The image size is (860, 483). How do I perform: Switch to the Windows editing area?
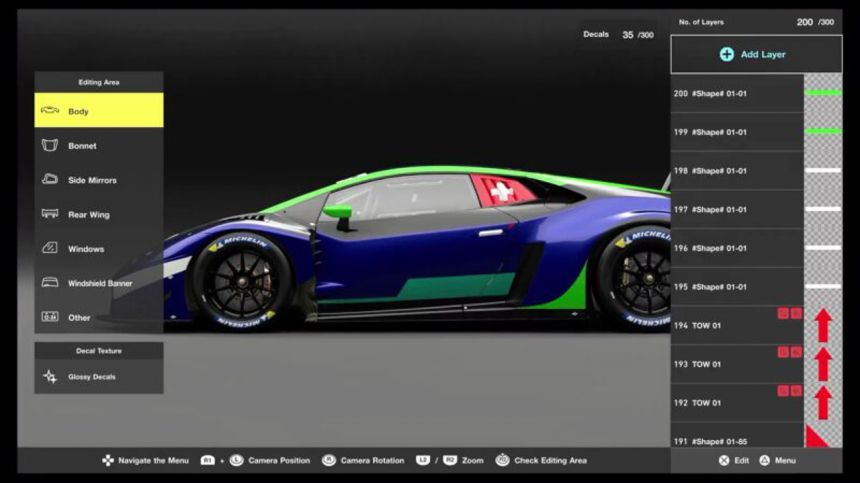coord(98,249)
